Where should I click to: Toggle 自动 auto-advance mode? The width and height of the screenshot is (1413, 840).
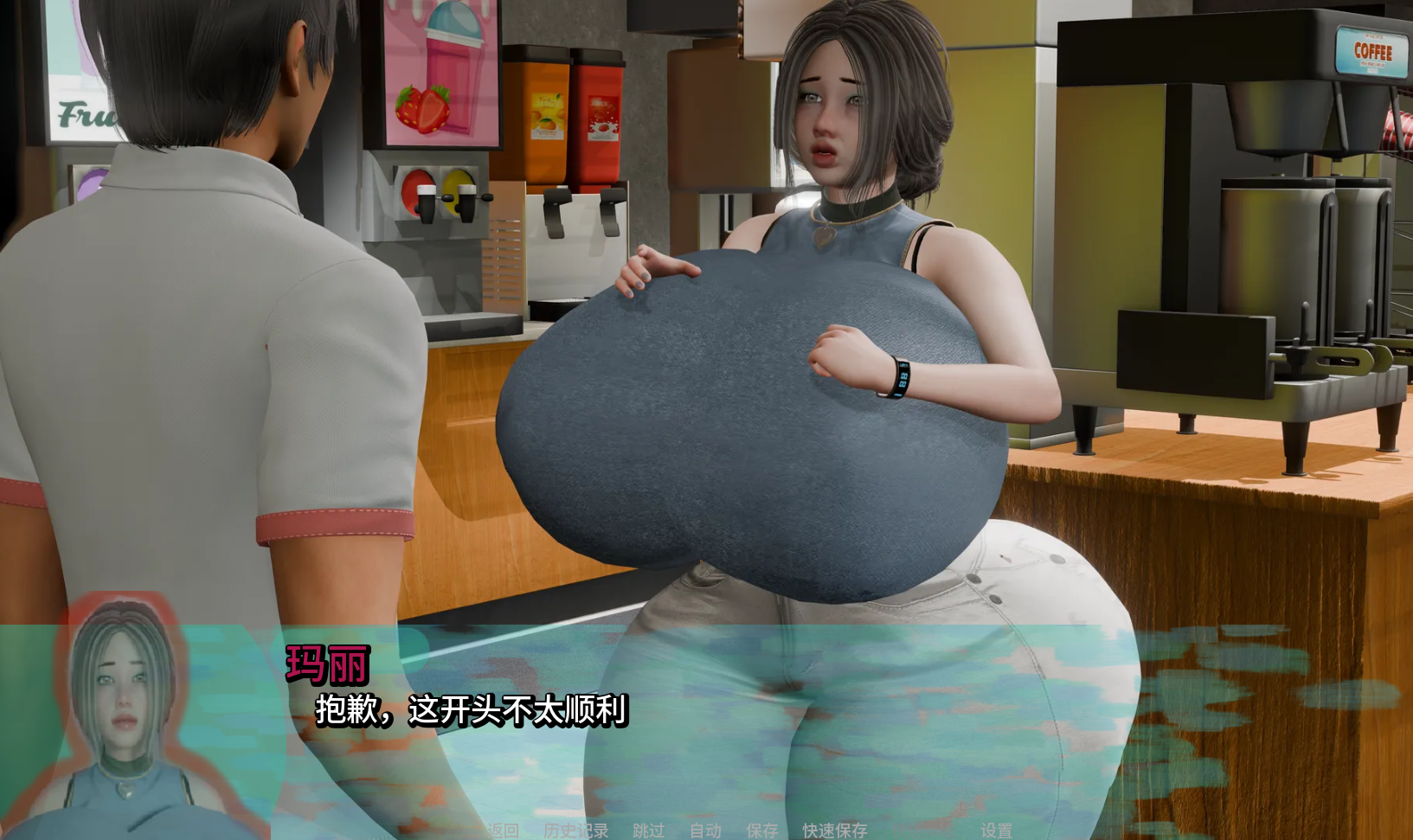[x=705, y=830]
